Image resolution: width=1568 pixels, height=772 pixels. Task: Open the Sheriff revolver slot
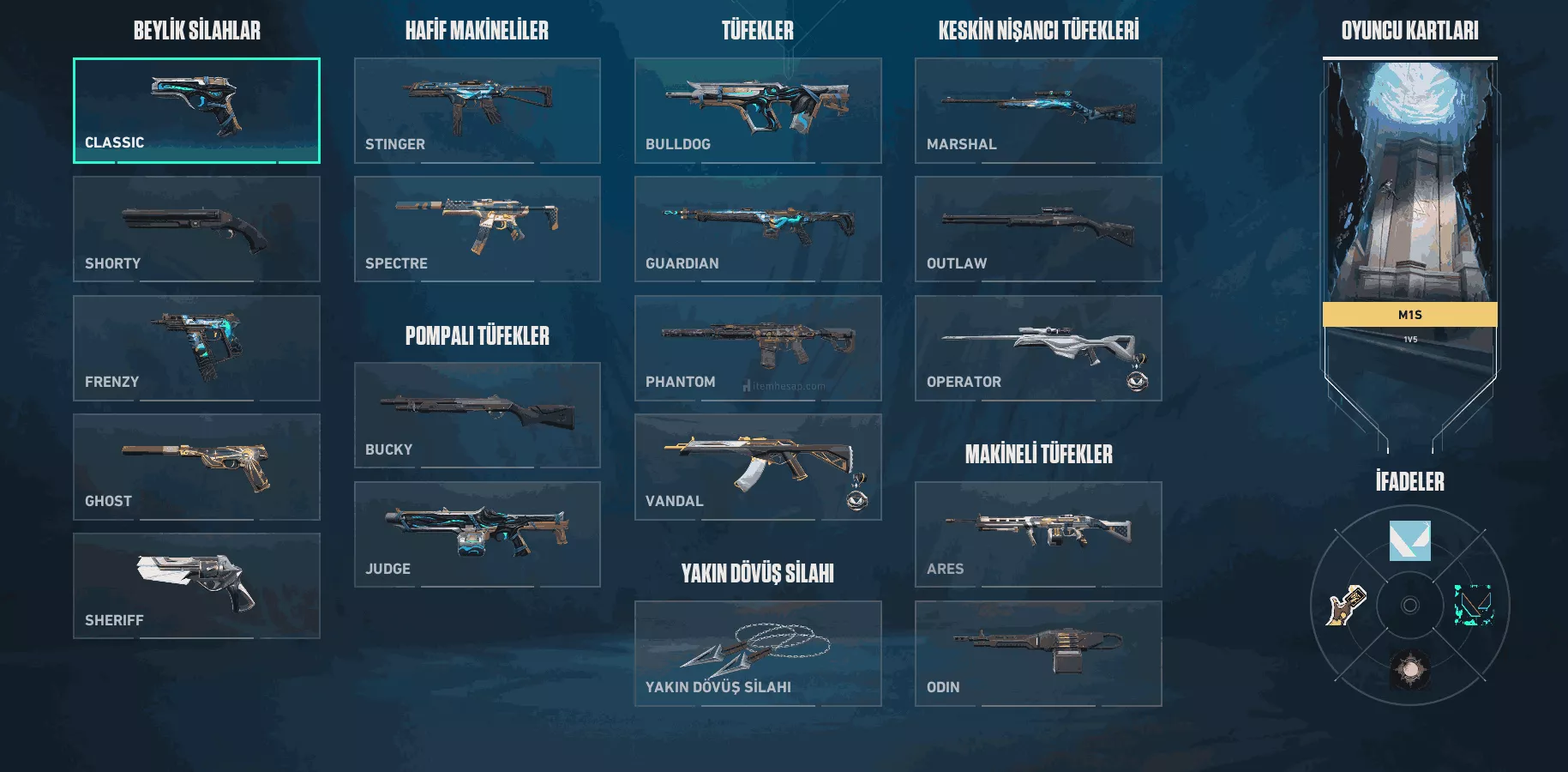(x=196, y=586)
